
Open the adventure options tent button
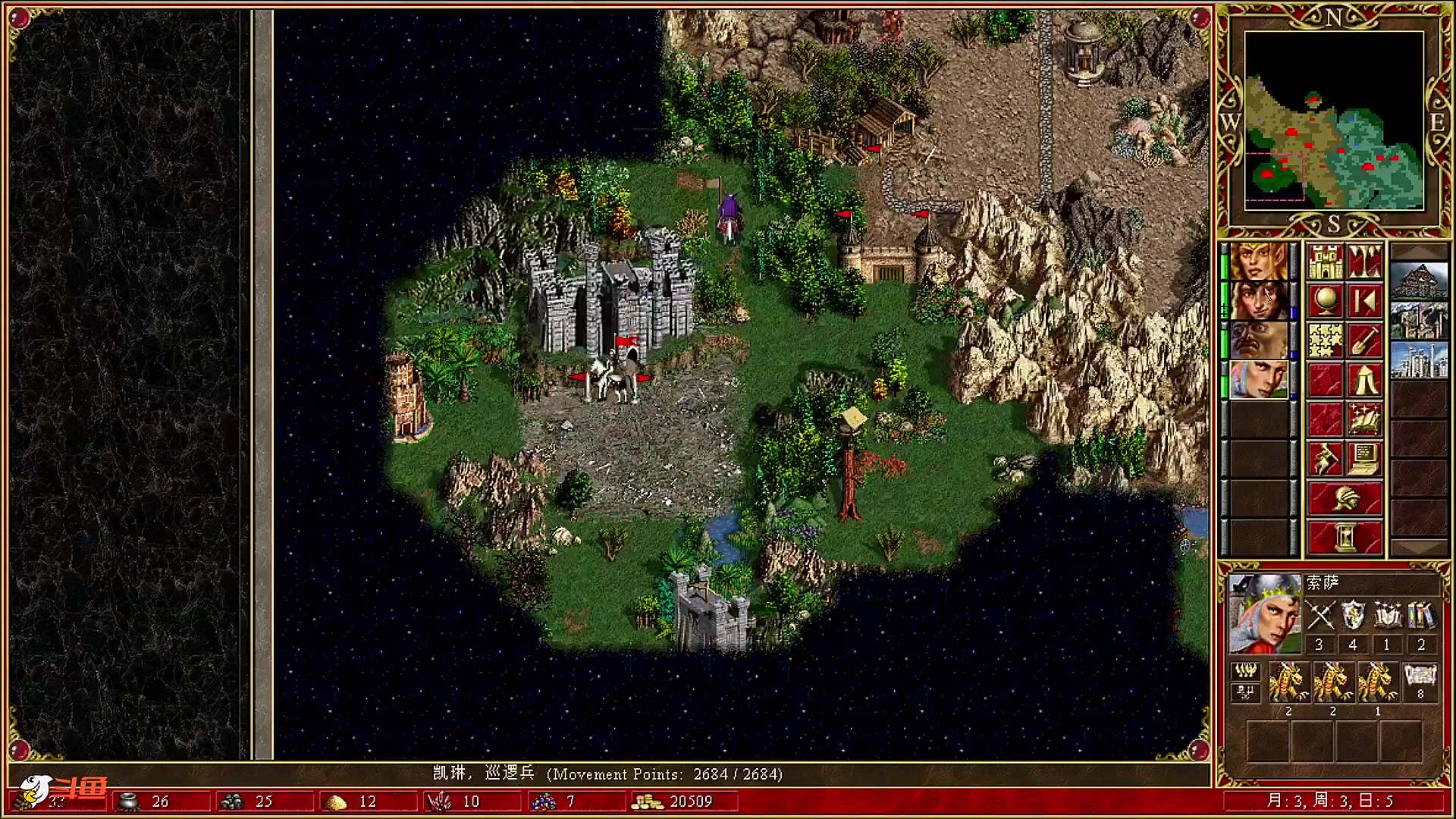1364,380
